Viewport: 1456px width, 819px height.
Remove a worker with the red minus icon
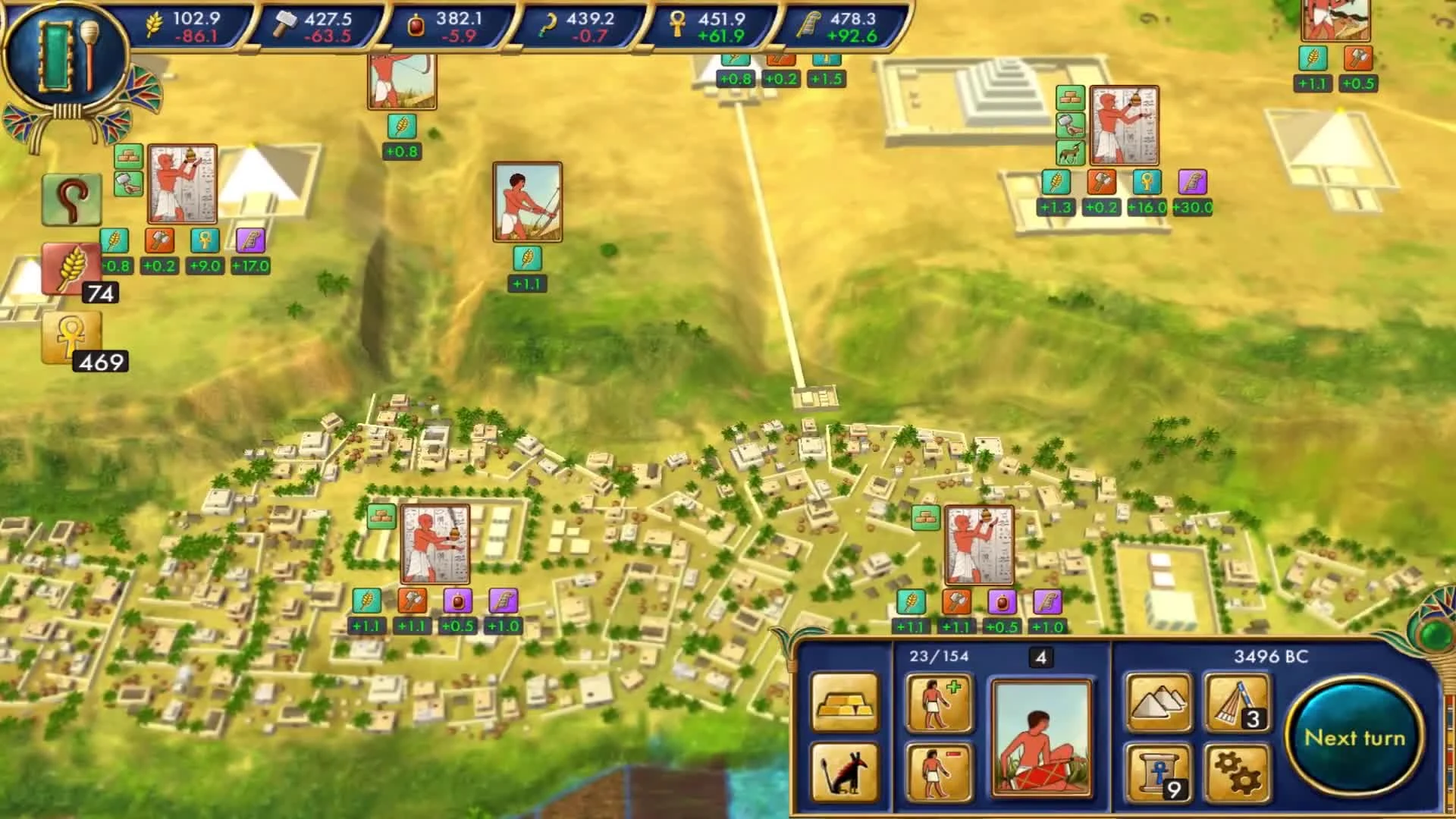[x=940, y=772]
